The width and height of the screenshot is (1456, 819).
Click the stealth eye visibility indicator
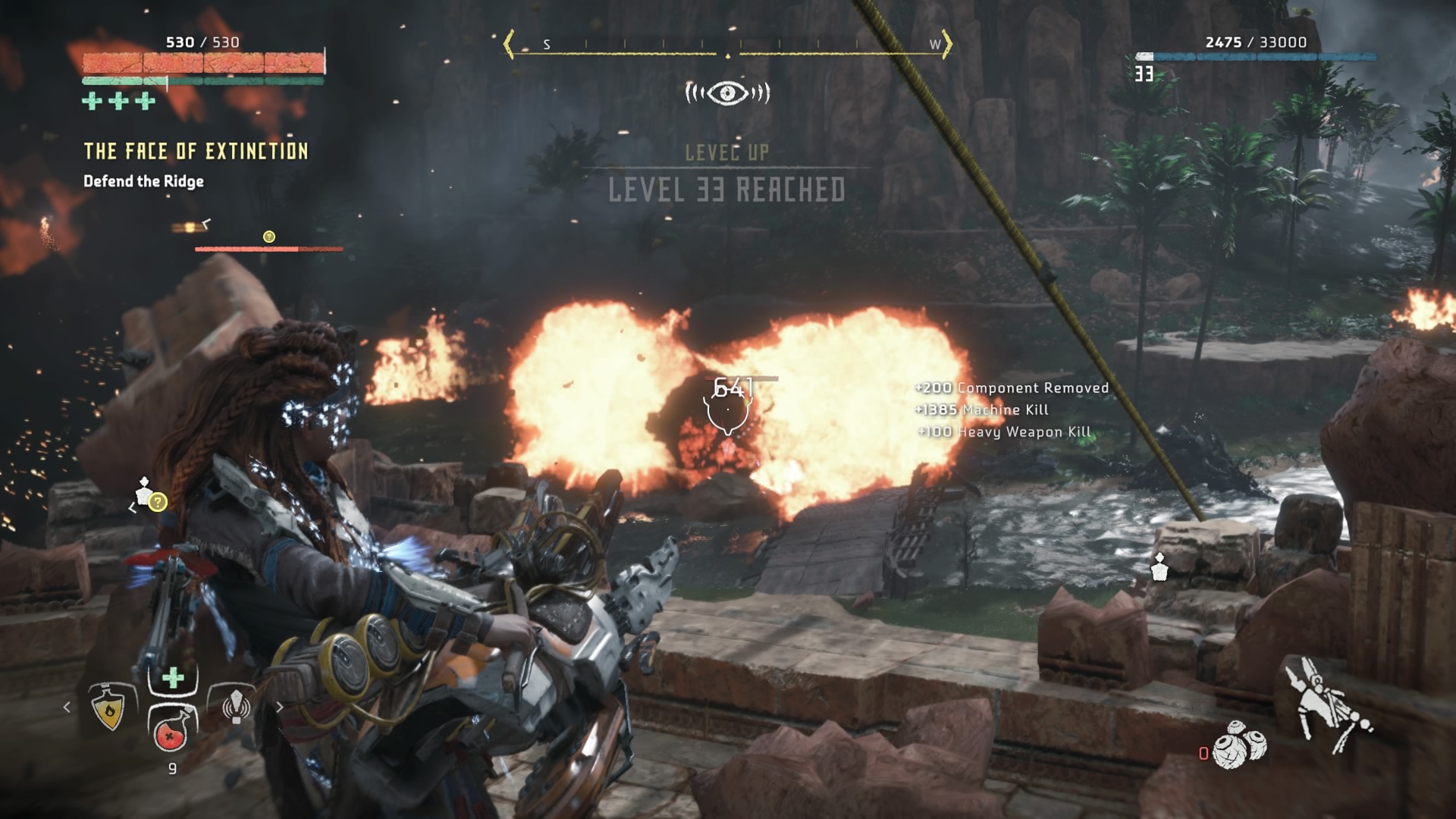coord(727,93)
